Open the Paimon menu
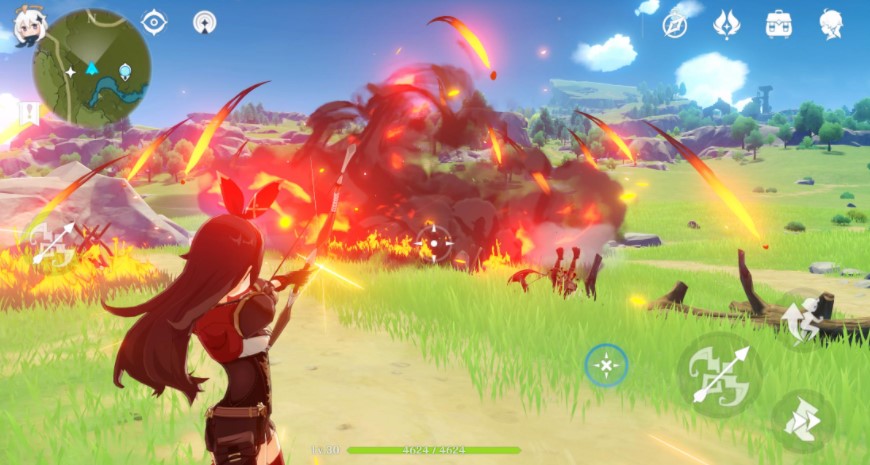Image resolution: width=870 pixels, height=465 pixels. click(29, 26)
